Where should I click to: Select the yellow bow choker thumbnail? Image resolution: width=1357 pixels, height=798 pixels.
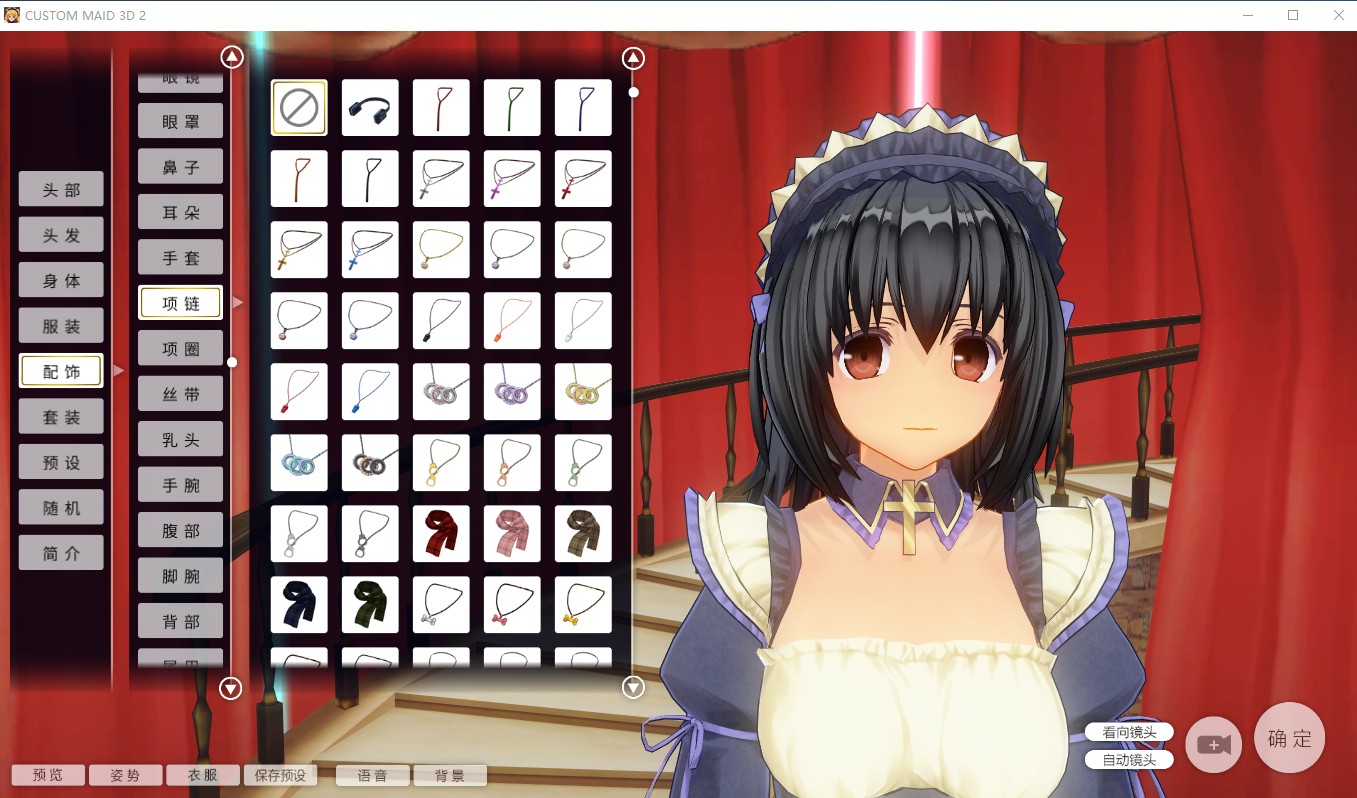tap(583, 605)
